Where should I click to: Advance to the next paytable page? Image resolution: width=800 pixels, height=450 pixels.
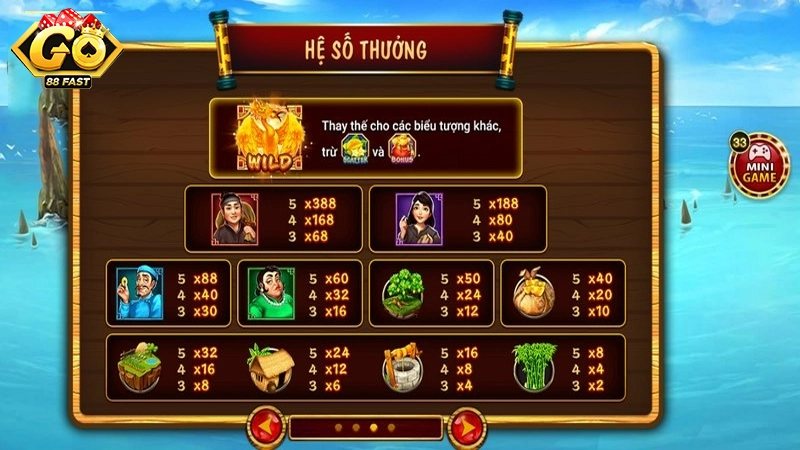(x=463, y=427)
